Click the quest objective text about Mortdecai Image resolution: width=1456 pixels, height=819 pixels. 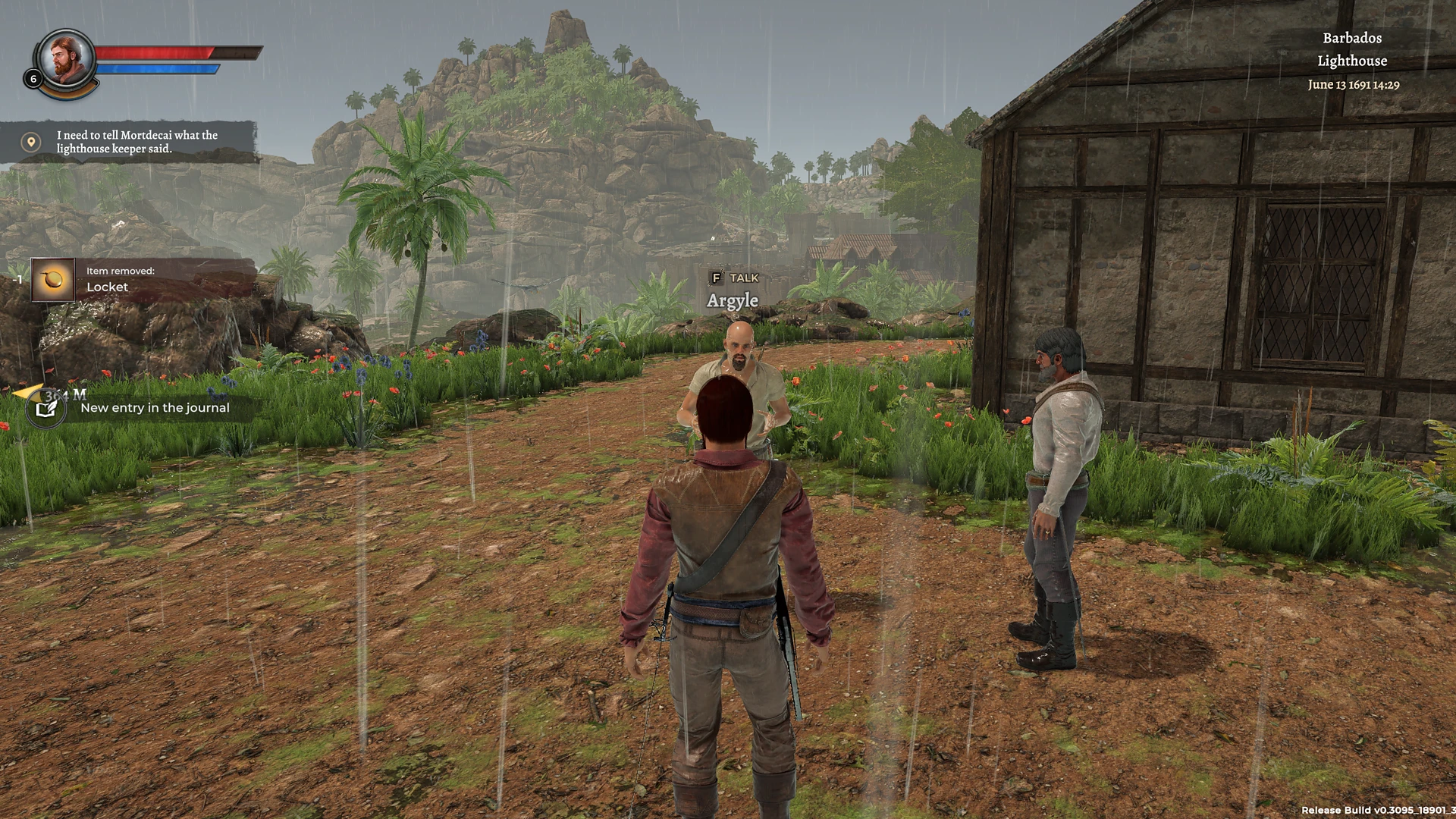[135, 142]
